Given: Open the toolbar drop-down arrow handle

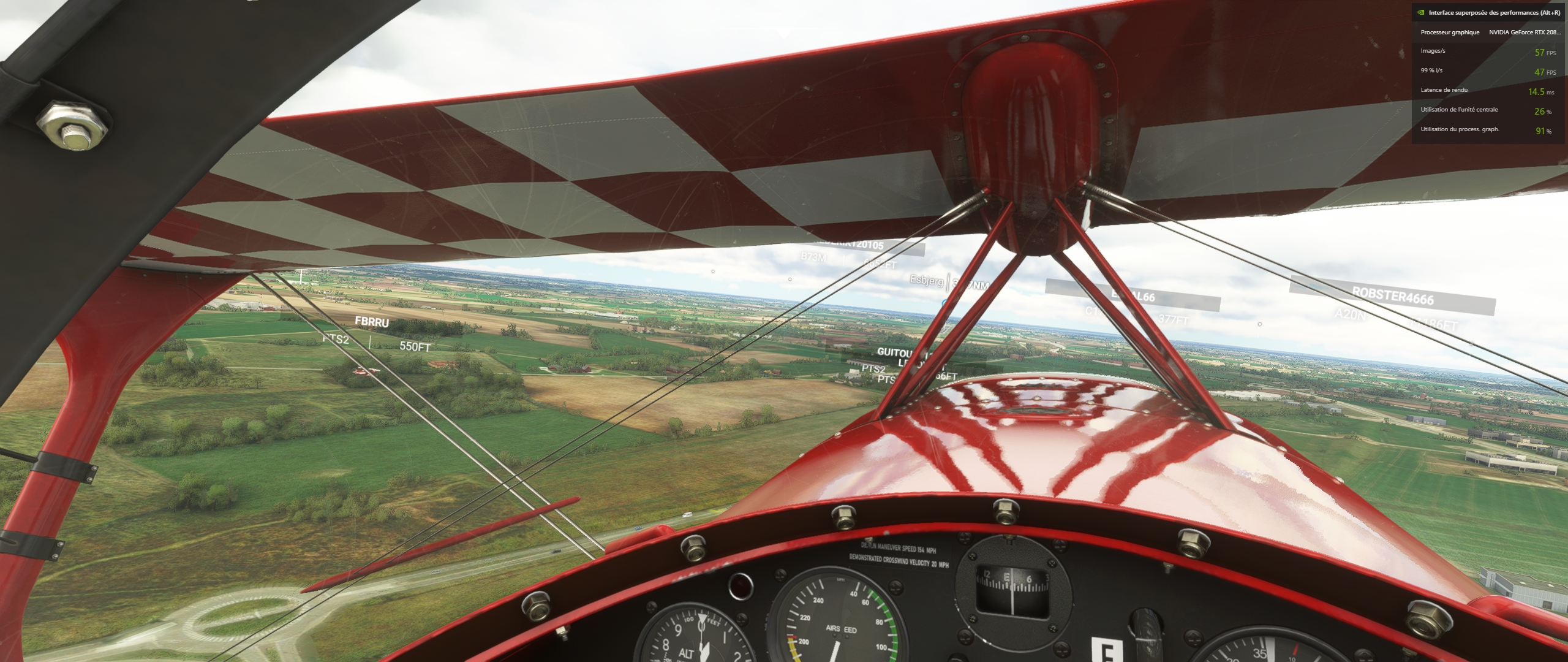Looking at the screenshot, I should (784, 35).
